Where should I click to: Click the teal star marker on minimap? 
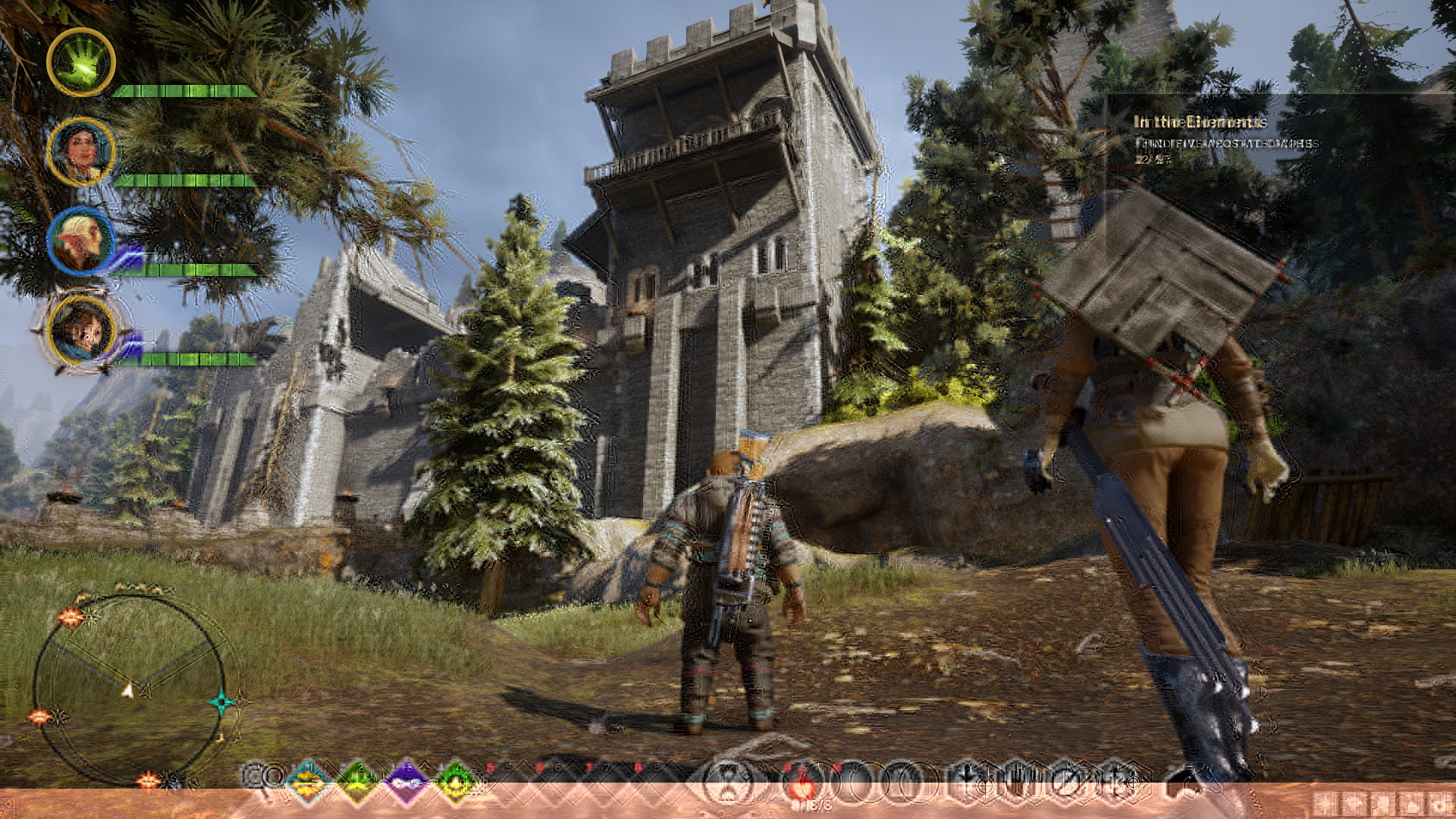(x=221, y=702)
